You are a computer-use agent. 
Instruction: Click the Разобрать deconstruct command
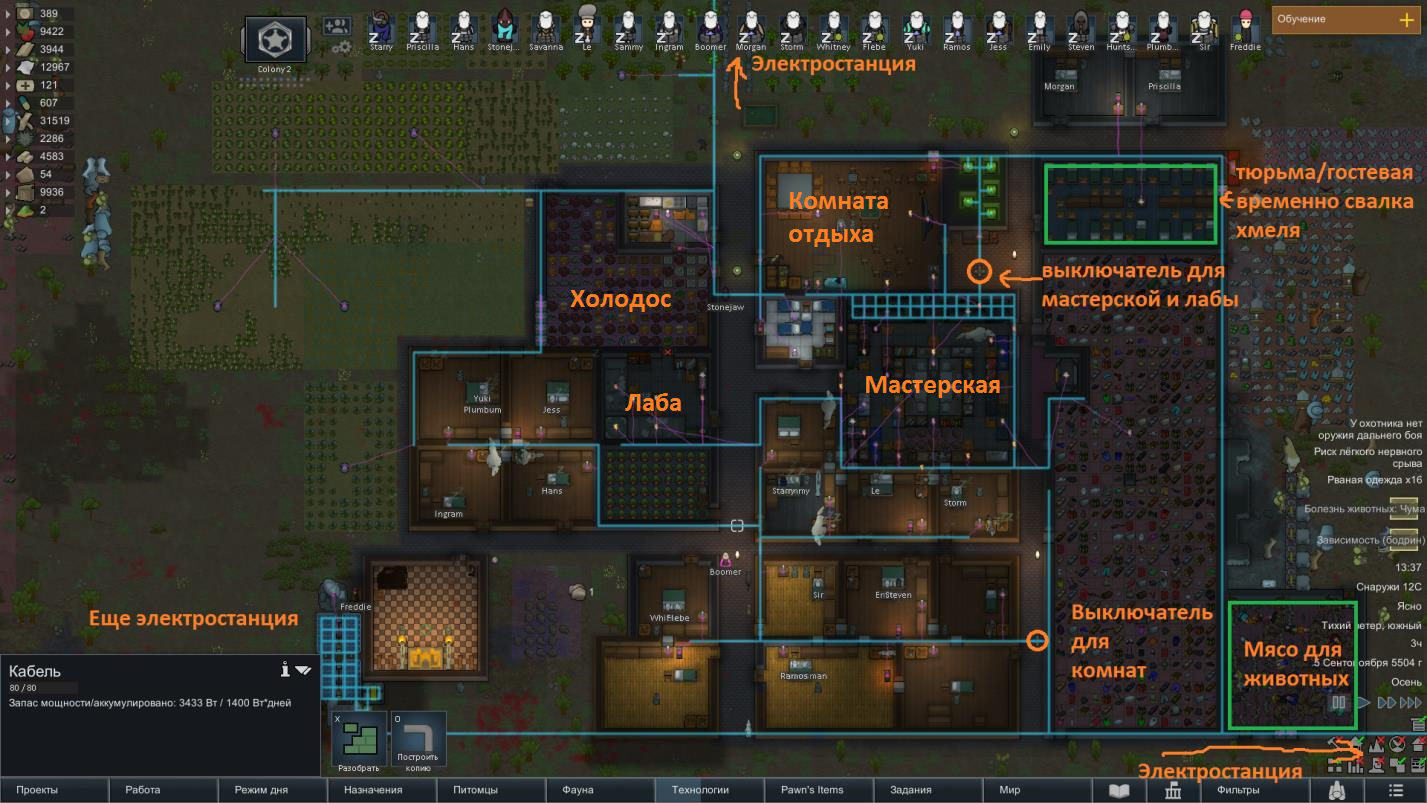point(358,739)
